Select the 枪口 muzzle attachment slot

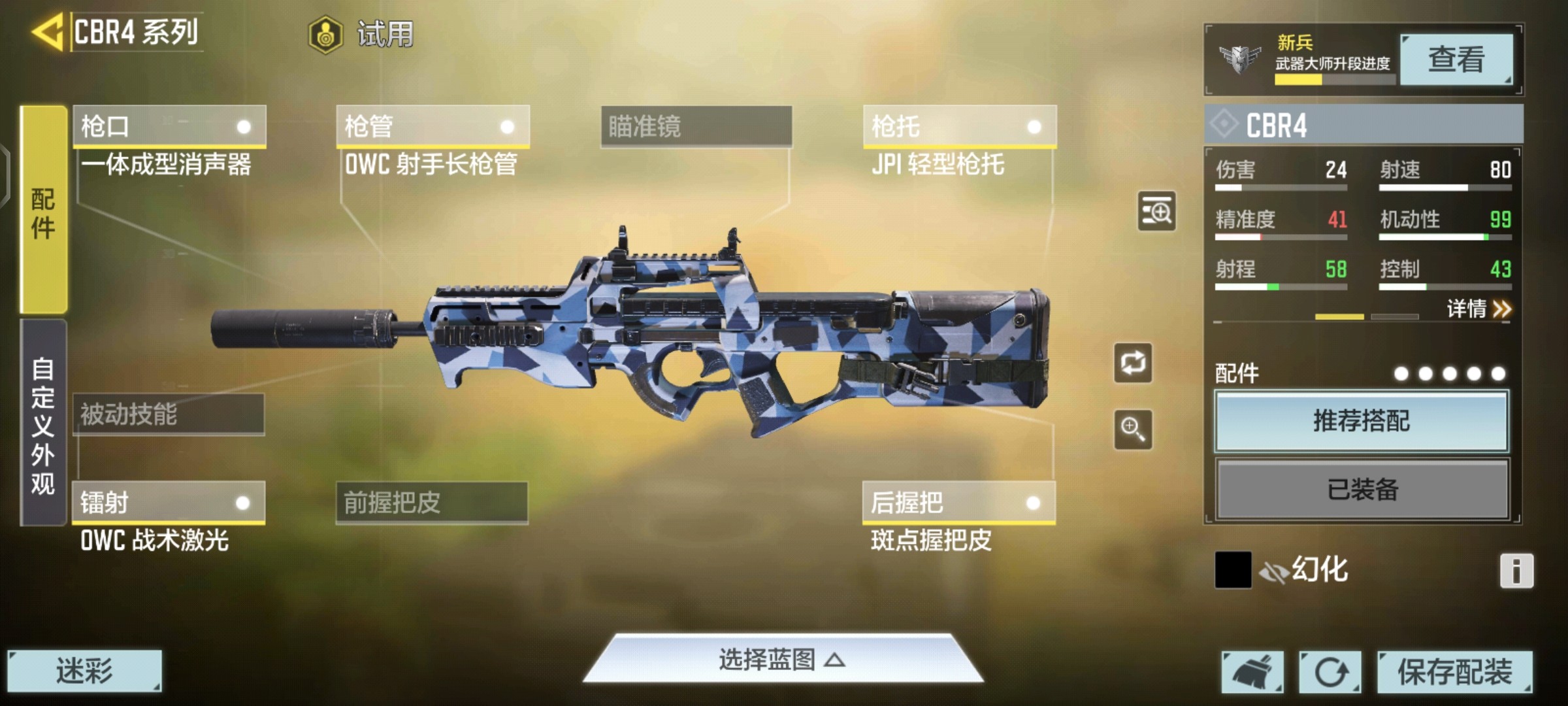[x=169, y=126]
